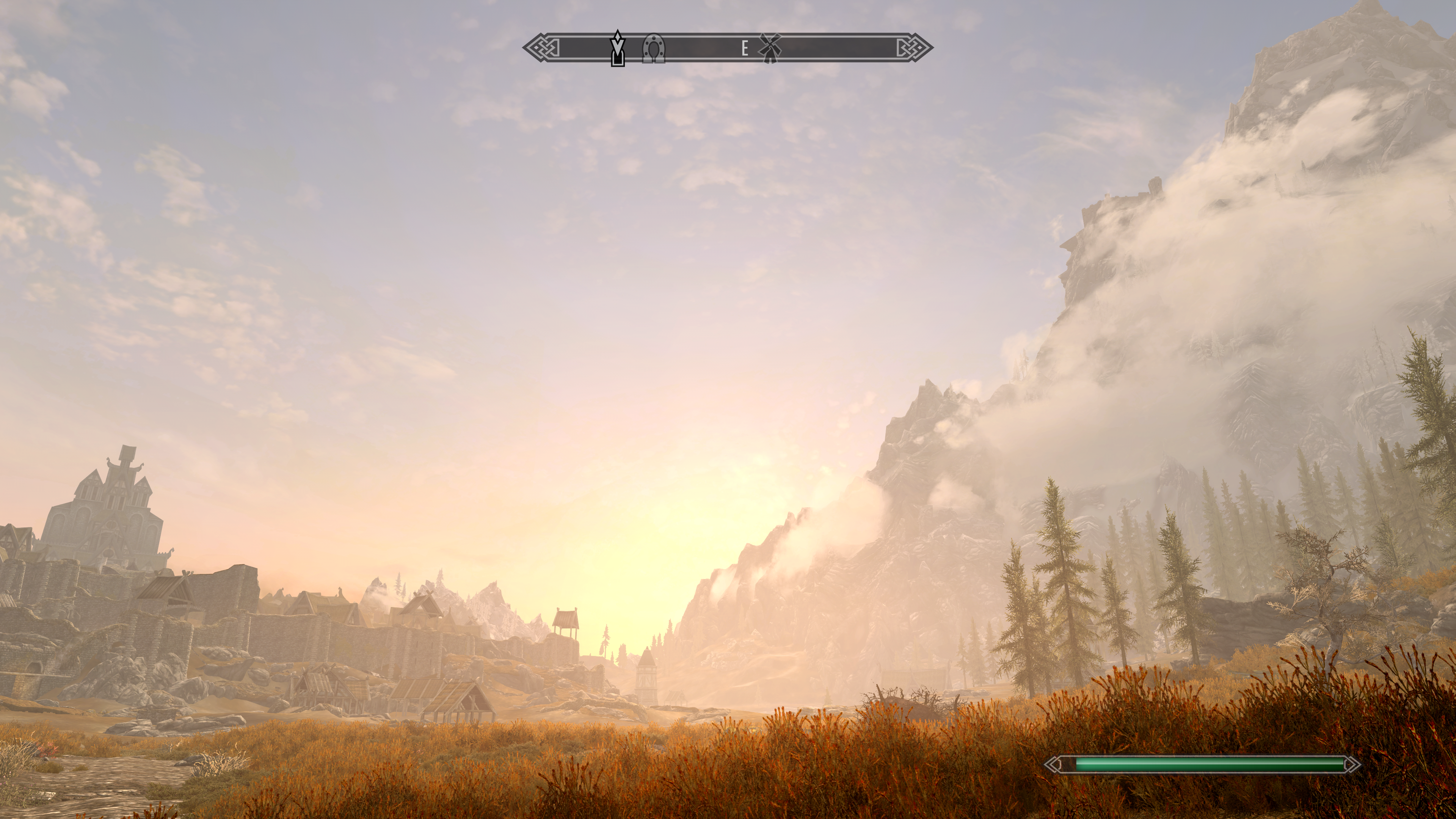Click the quest objective marker on the compass
Viewport: 1456px width, 819px height.
(x=618, y=48)
